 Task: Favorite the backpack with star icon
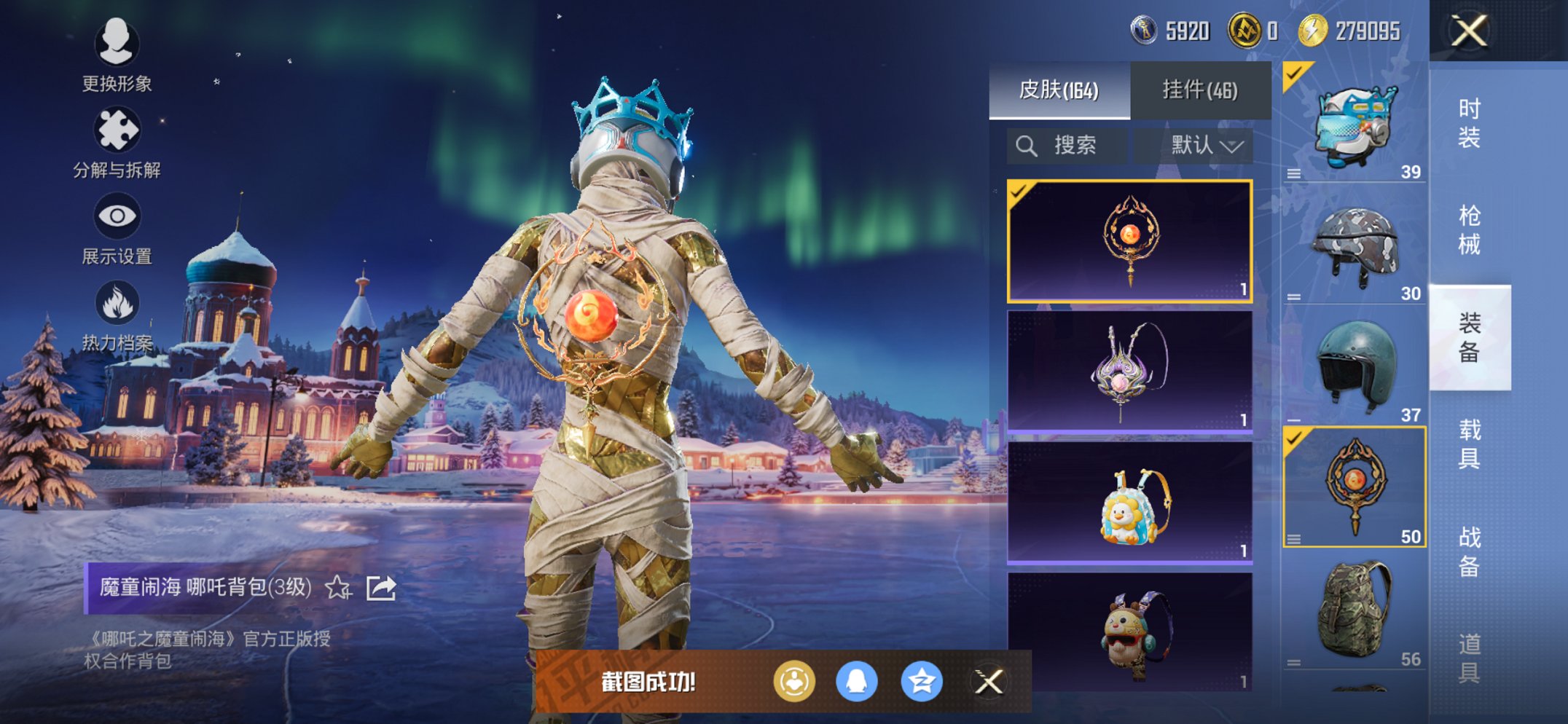338,587
